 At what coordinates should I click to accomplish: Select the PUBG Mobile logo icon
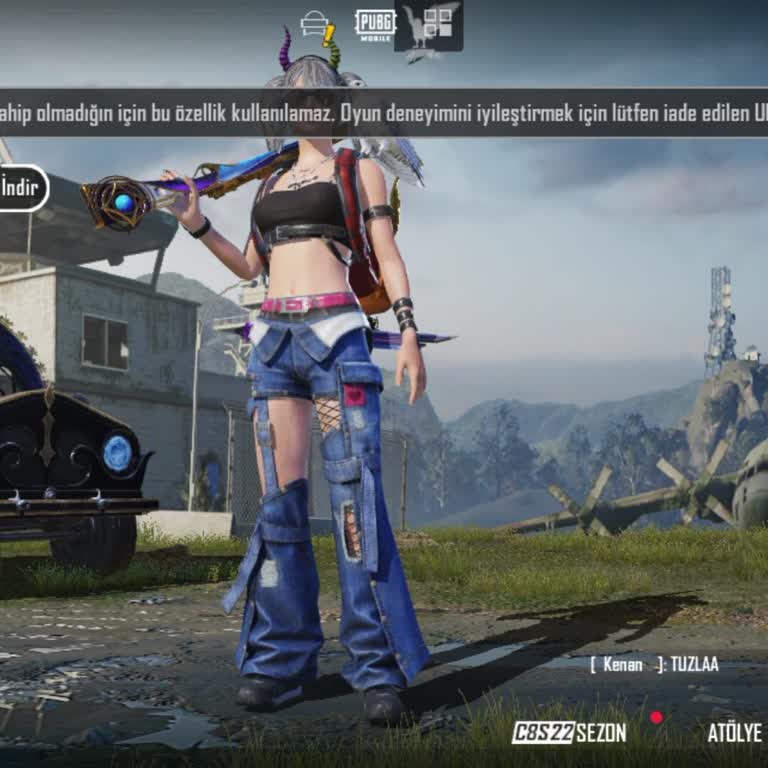(x=374, y=24)
